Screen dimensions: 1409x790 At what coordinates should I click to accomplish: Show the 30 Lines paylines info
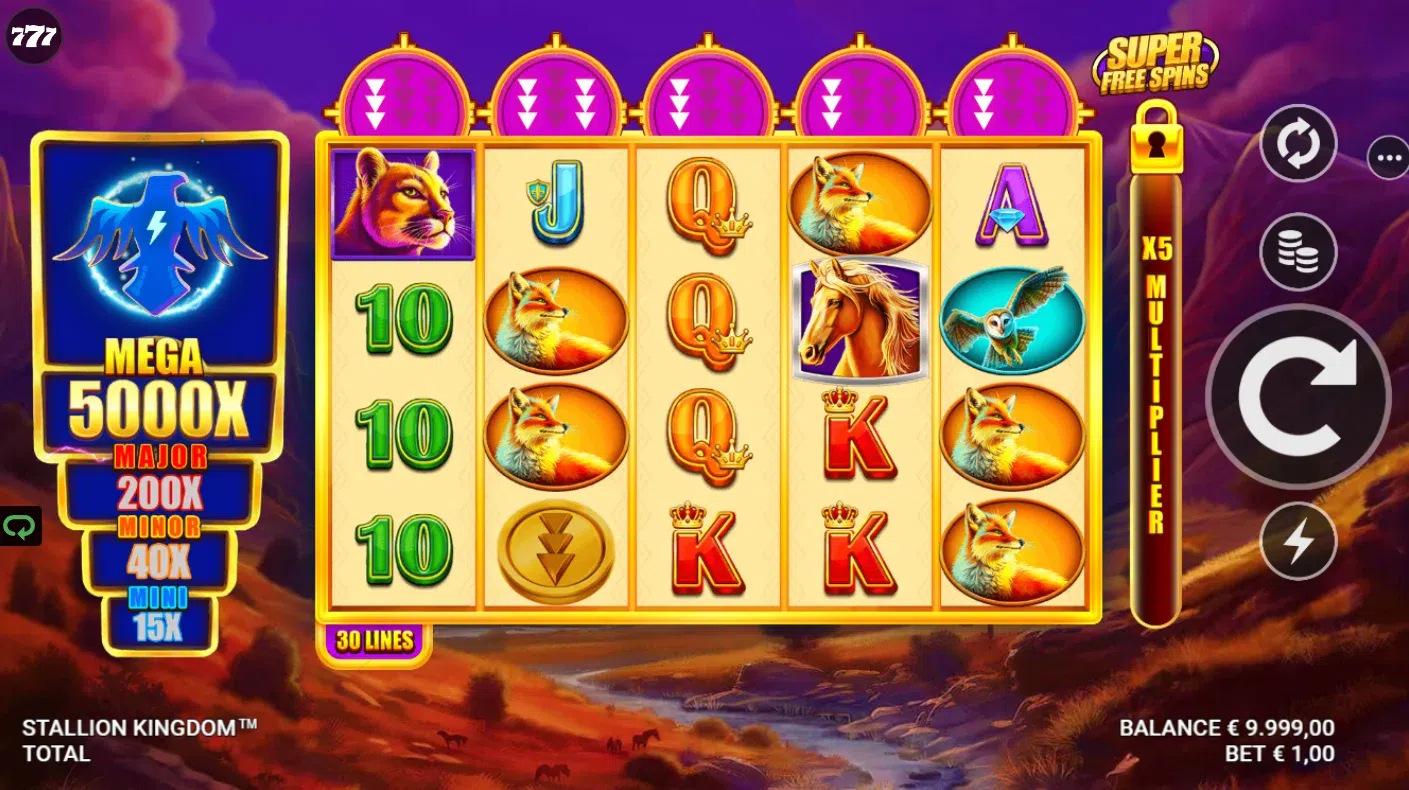[374, 641]
